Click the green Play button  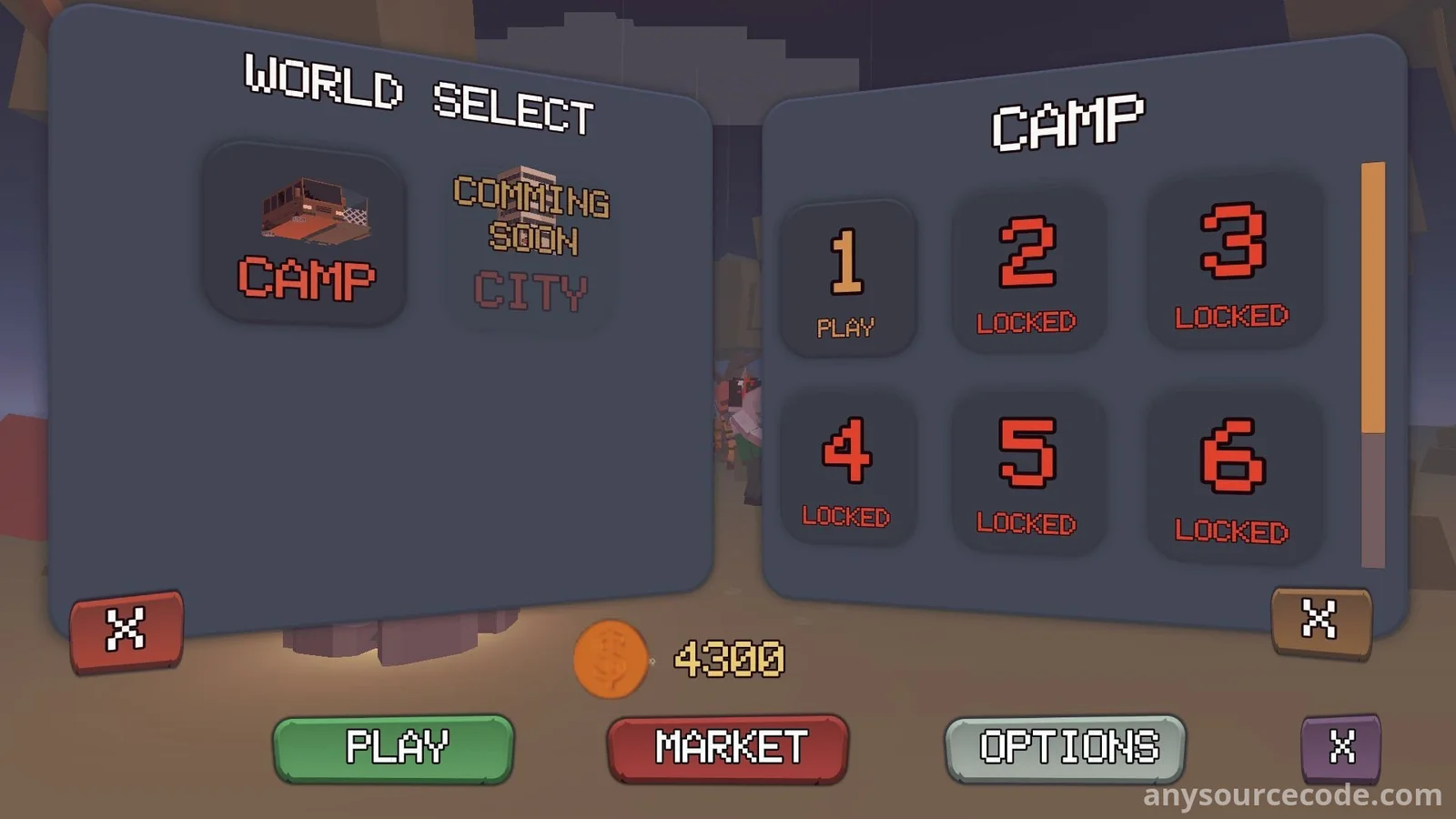tap(394, 748)
